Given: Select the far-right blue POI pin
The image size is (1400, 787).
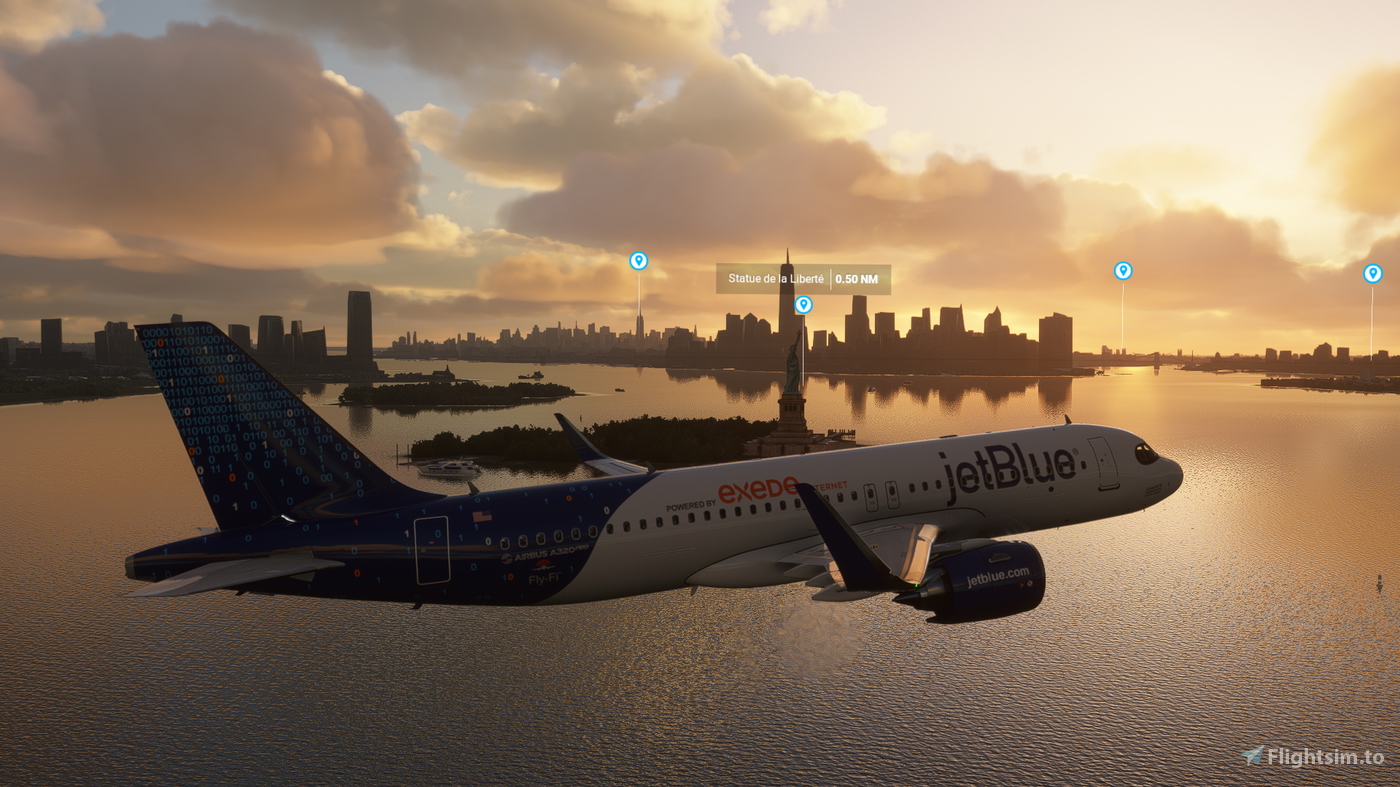Looking at the screenshot, I should [x=1374, y=272].
